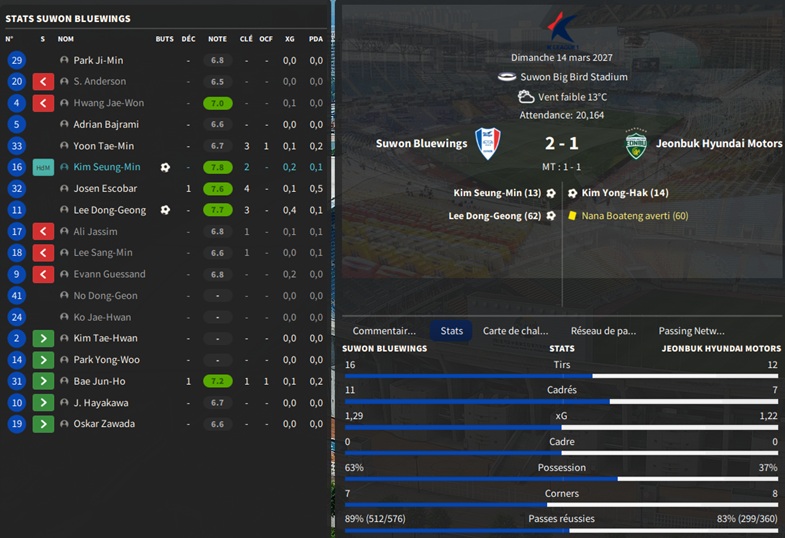The image size is (785, 538).
Task: Open the Réseau de passes tab
Action: point(603,331)
